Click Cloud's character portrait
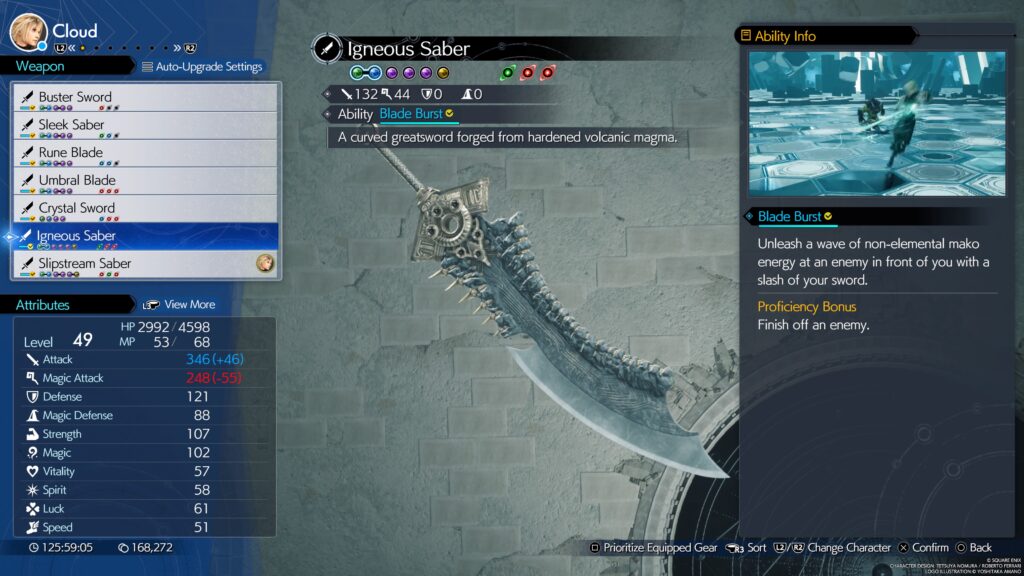 coord(28,31)
